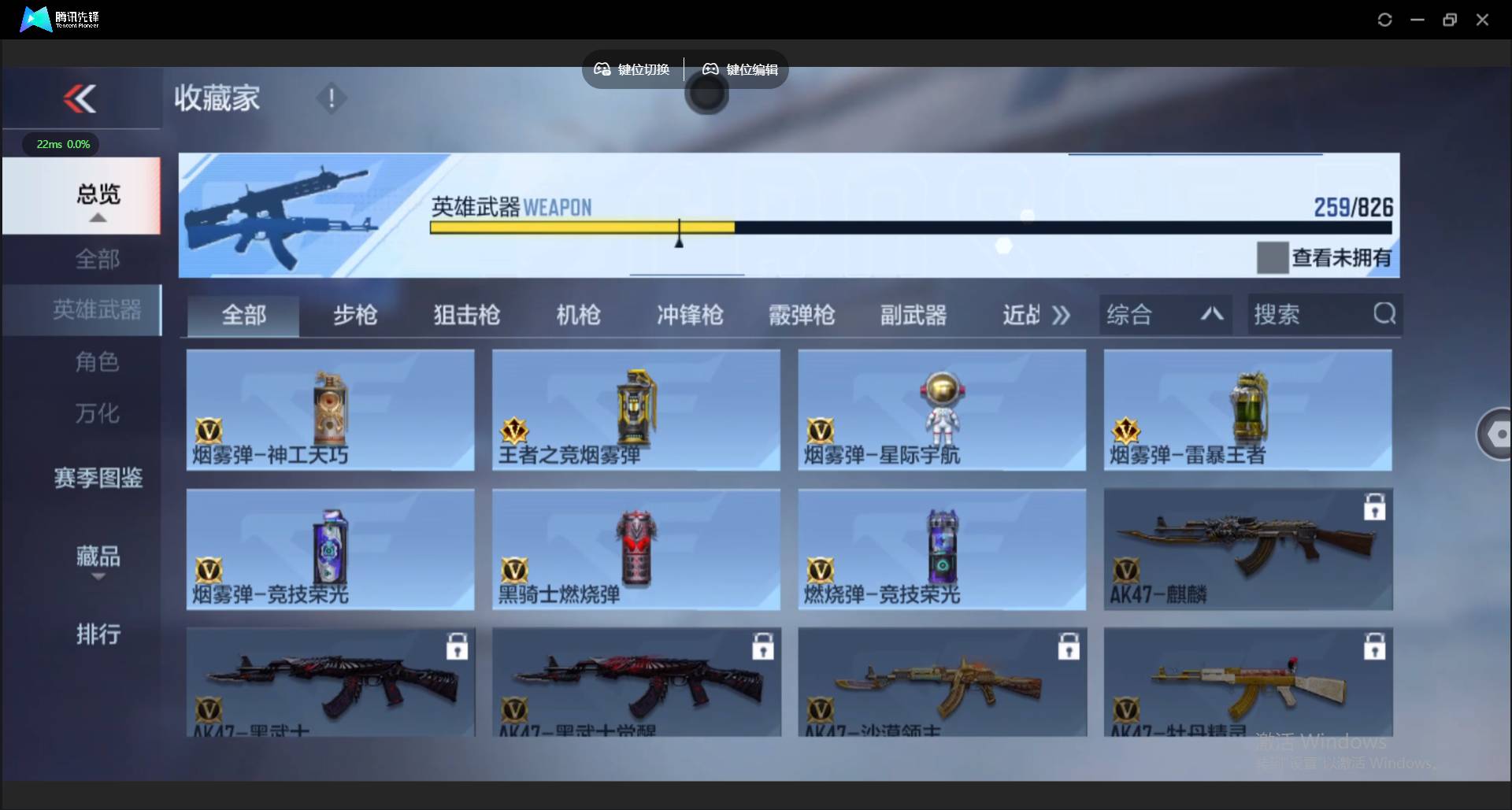Click the lock icon on AK47-麒麟
Screen dimensions: 1512x810
click(1373, 507)
